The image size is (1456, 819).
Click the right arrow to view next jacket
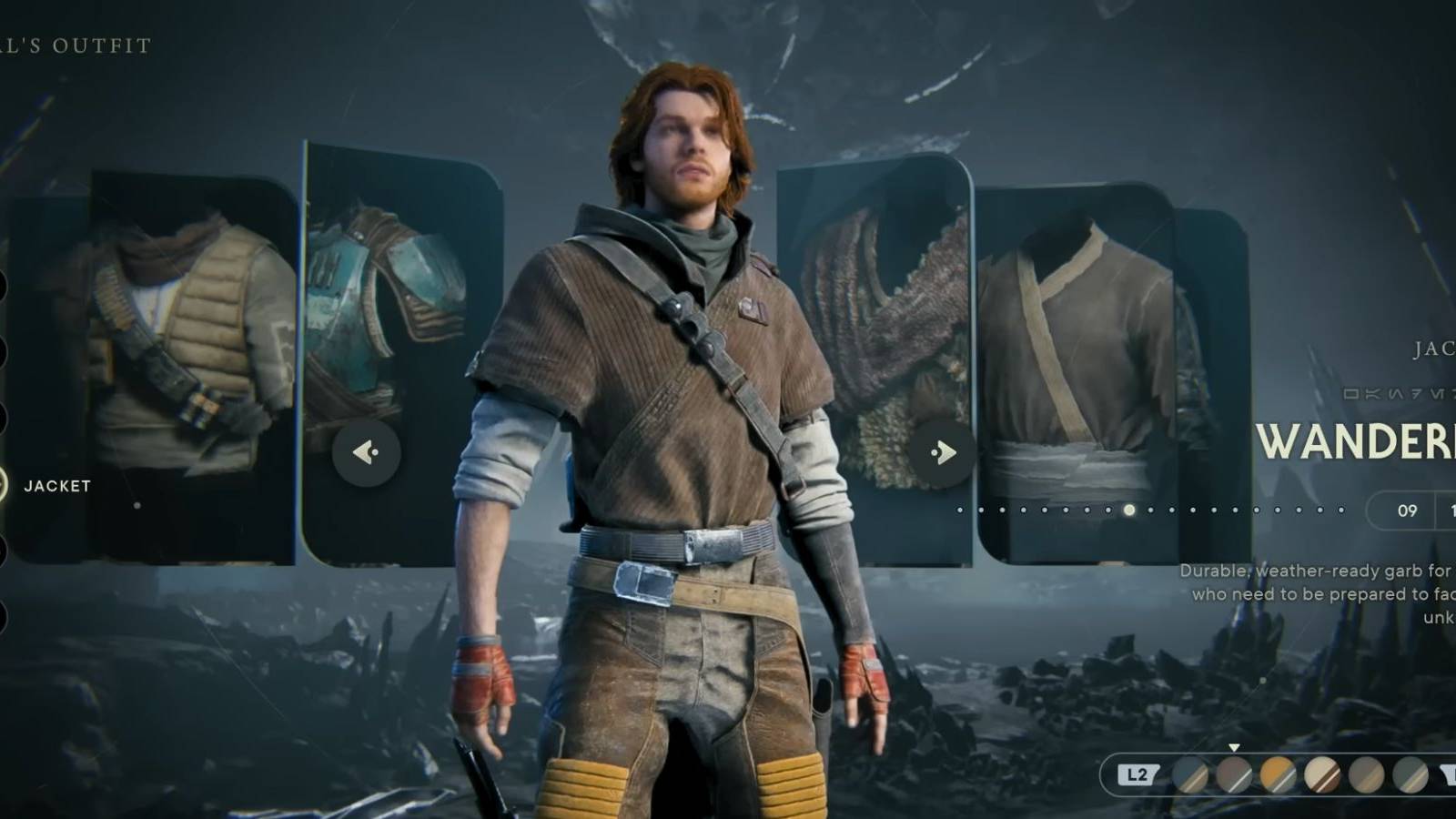[944, 451]
